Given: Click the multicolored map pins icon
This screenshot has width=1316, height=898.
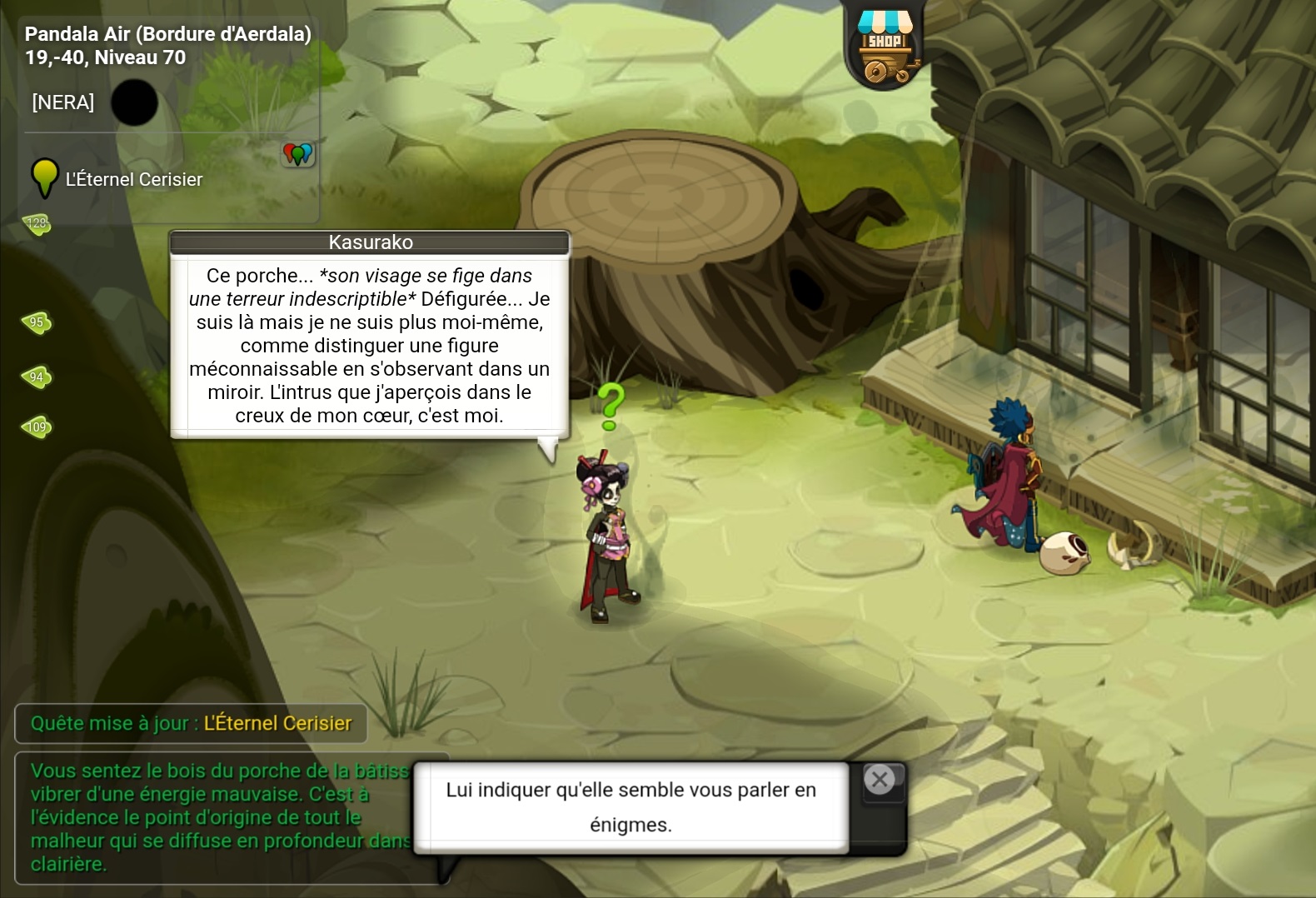Looking at the screenshot, I should pos(297,153).
